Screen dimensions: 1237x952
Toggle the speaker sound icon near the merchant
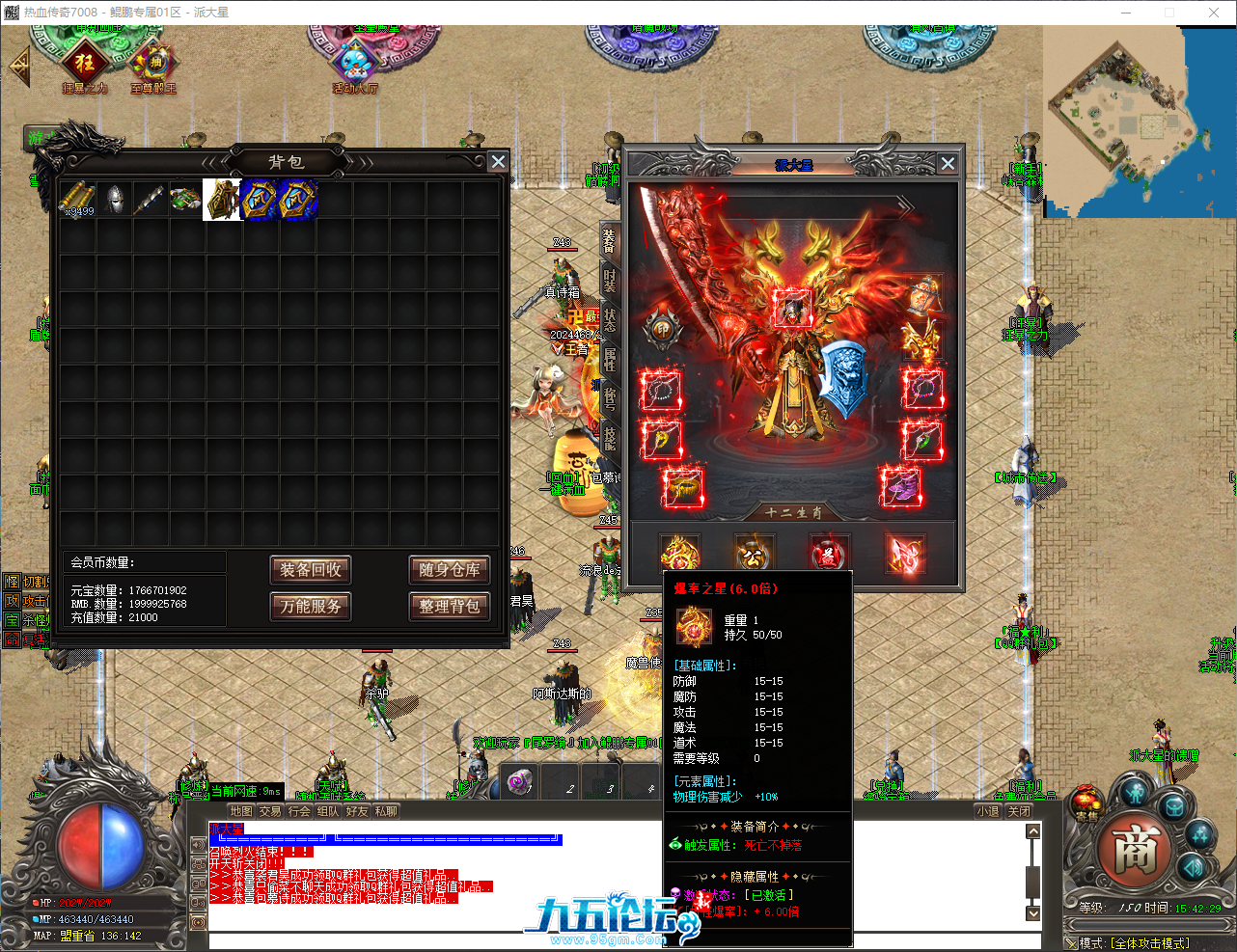click(x=1193, y=868)
